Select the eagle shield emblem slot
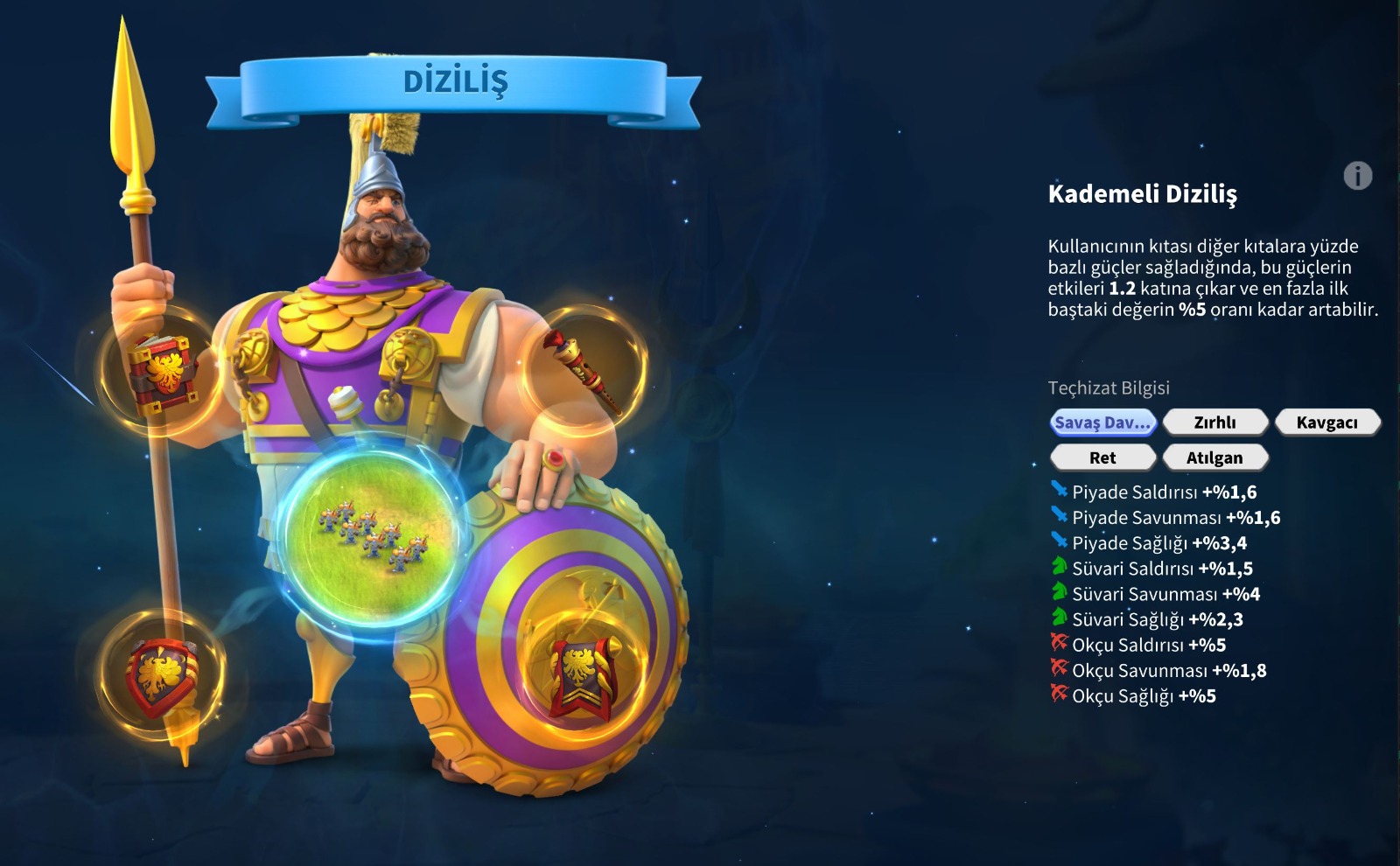This screenshot has height=866, width=1400. [160, 674]
